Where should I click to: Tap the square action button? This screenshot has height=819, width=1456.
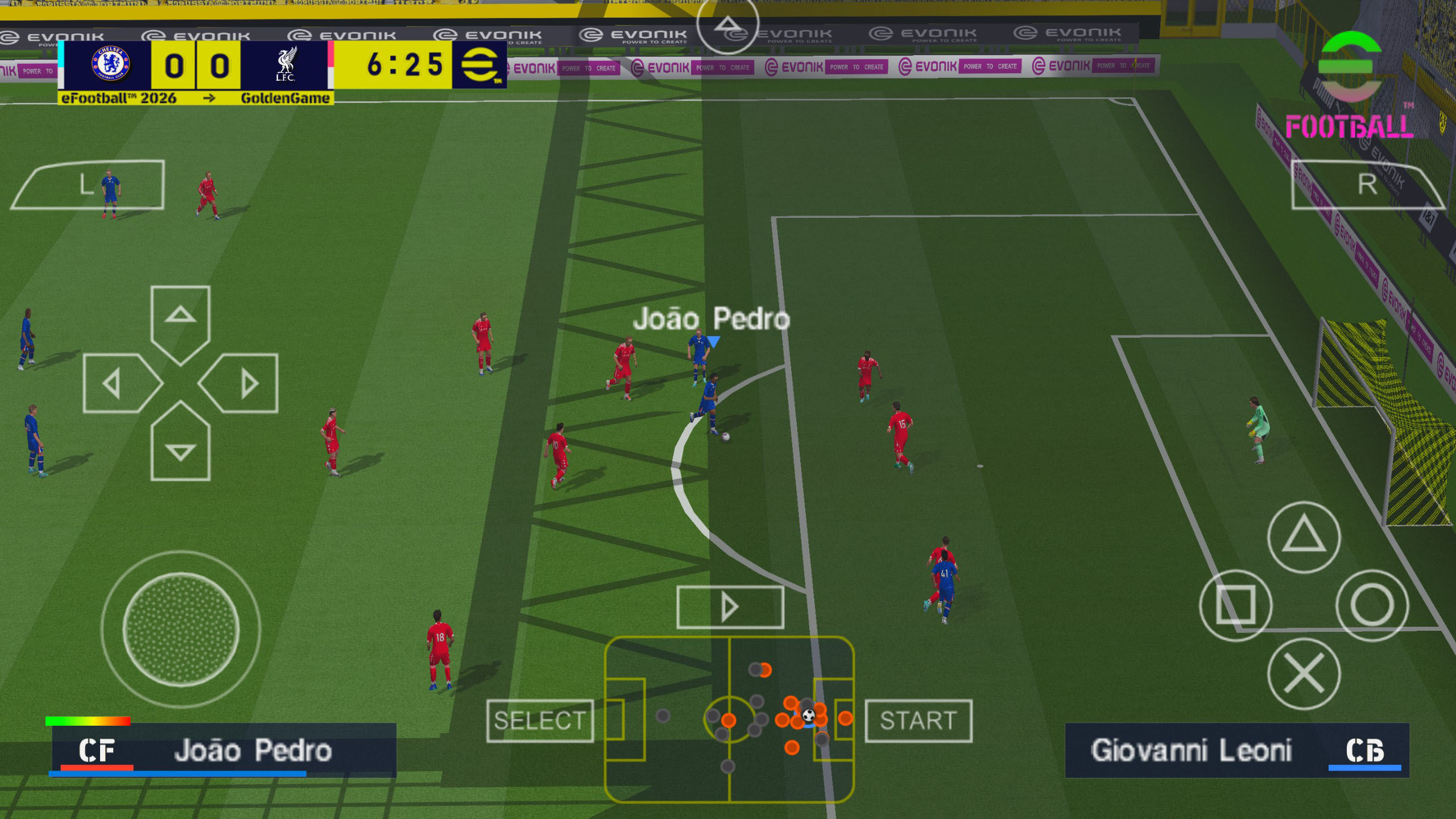1235,605
